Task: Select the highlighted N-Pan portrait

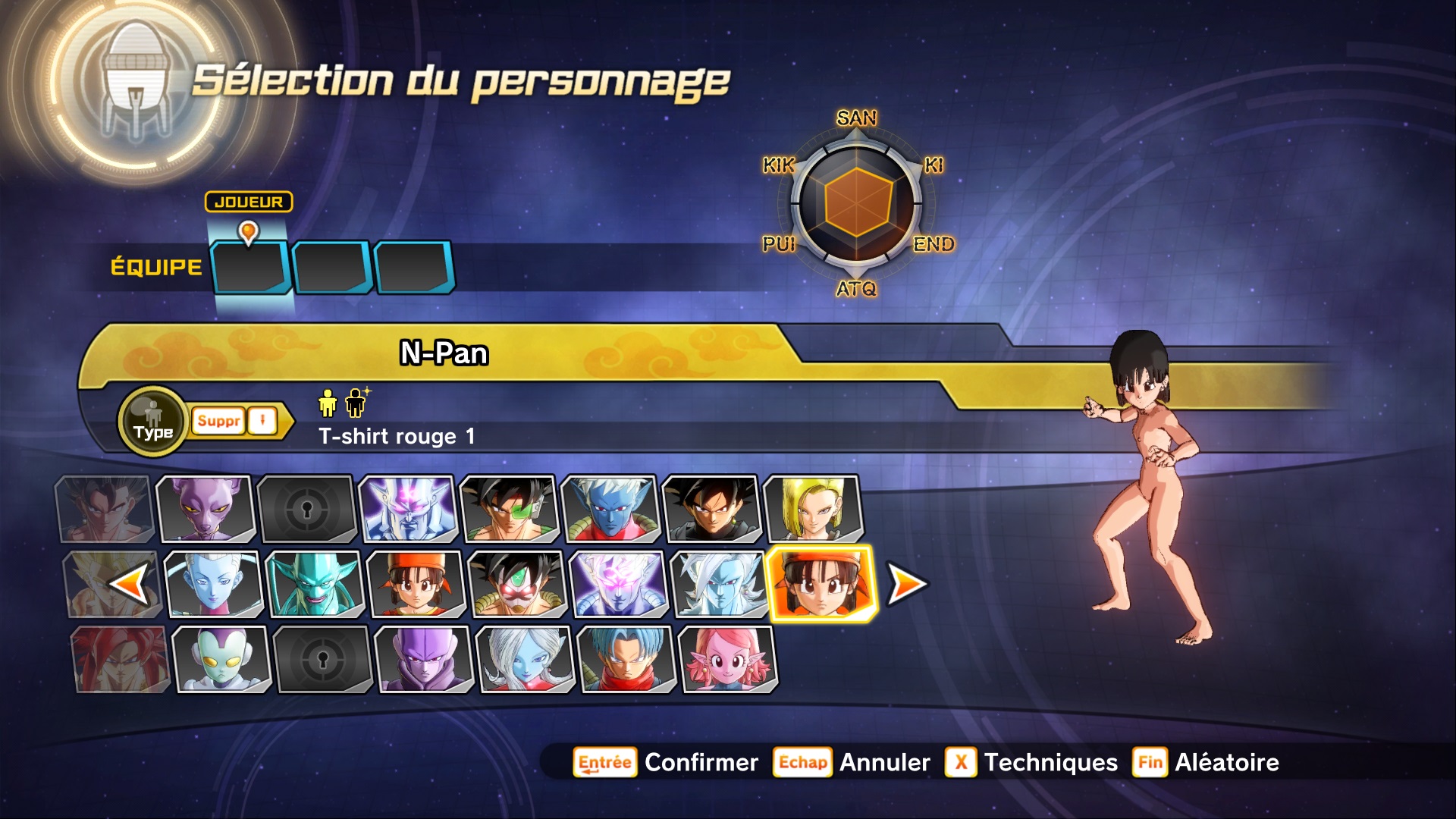Action: pyautogui.click(x=822, y=584)
